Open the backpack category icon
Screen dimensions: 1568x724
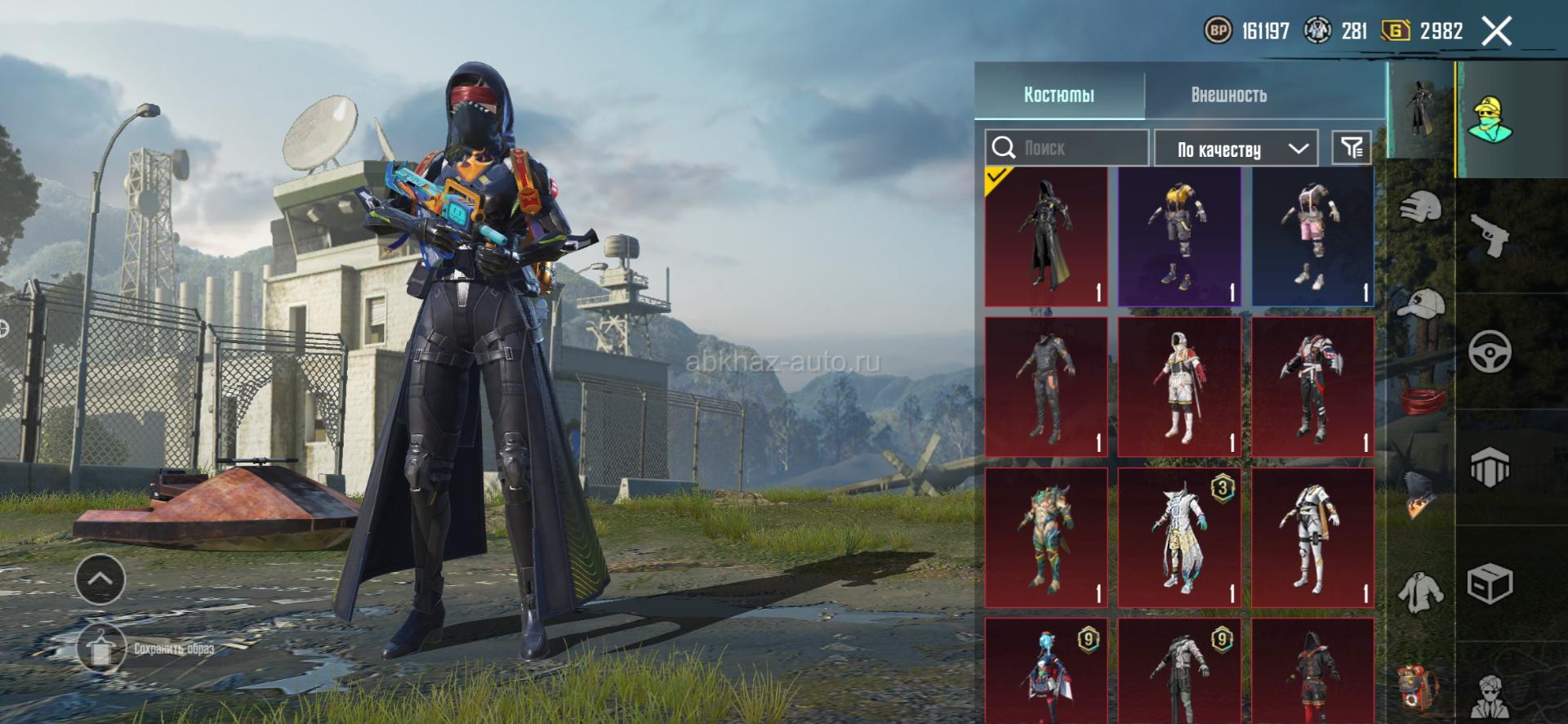pos(1421,686)
